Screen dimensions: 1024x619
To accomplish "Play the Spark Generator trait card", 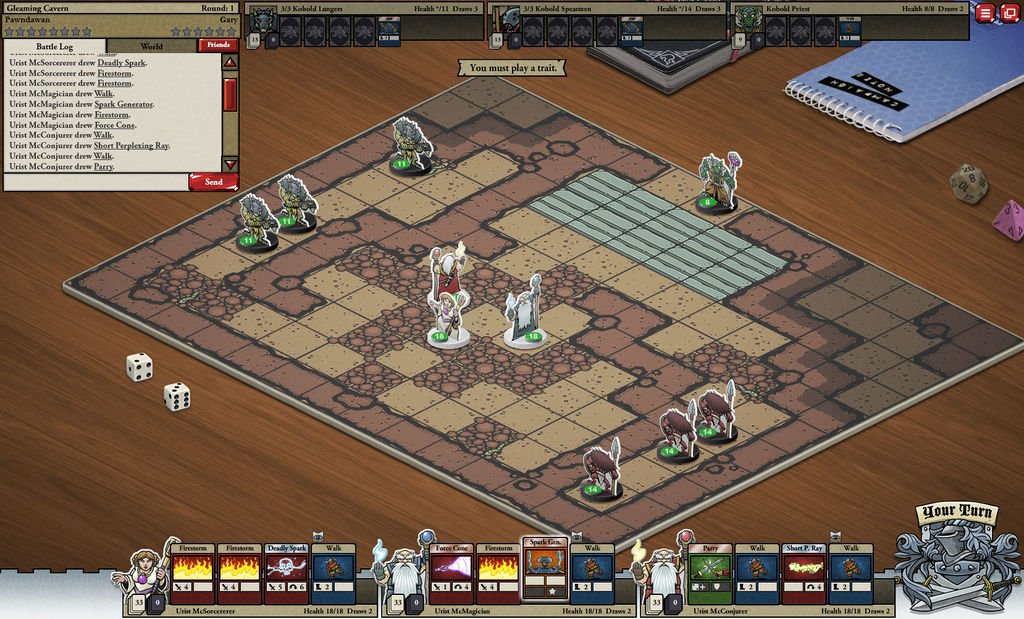I will [x=545, y=568].
